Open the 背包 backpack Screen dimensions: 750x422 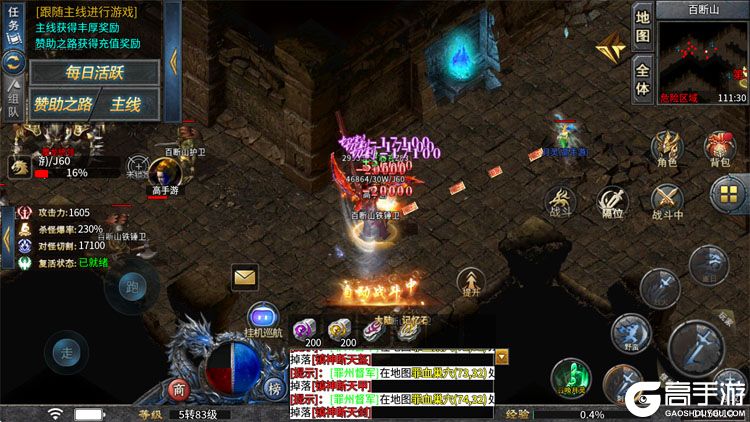(x=720, y=148)
